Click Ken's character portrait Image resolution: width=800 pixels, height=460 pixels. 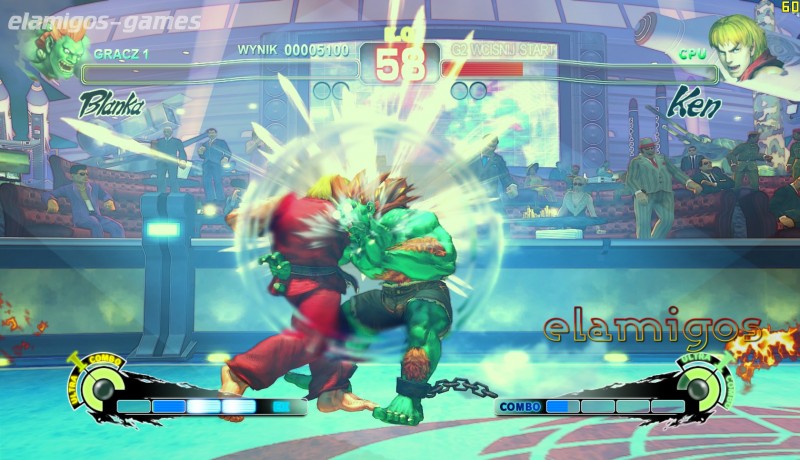point(743,47)
